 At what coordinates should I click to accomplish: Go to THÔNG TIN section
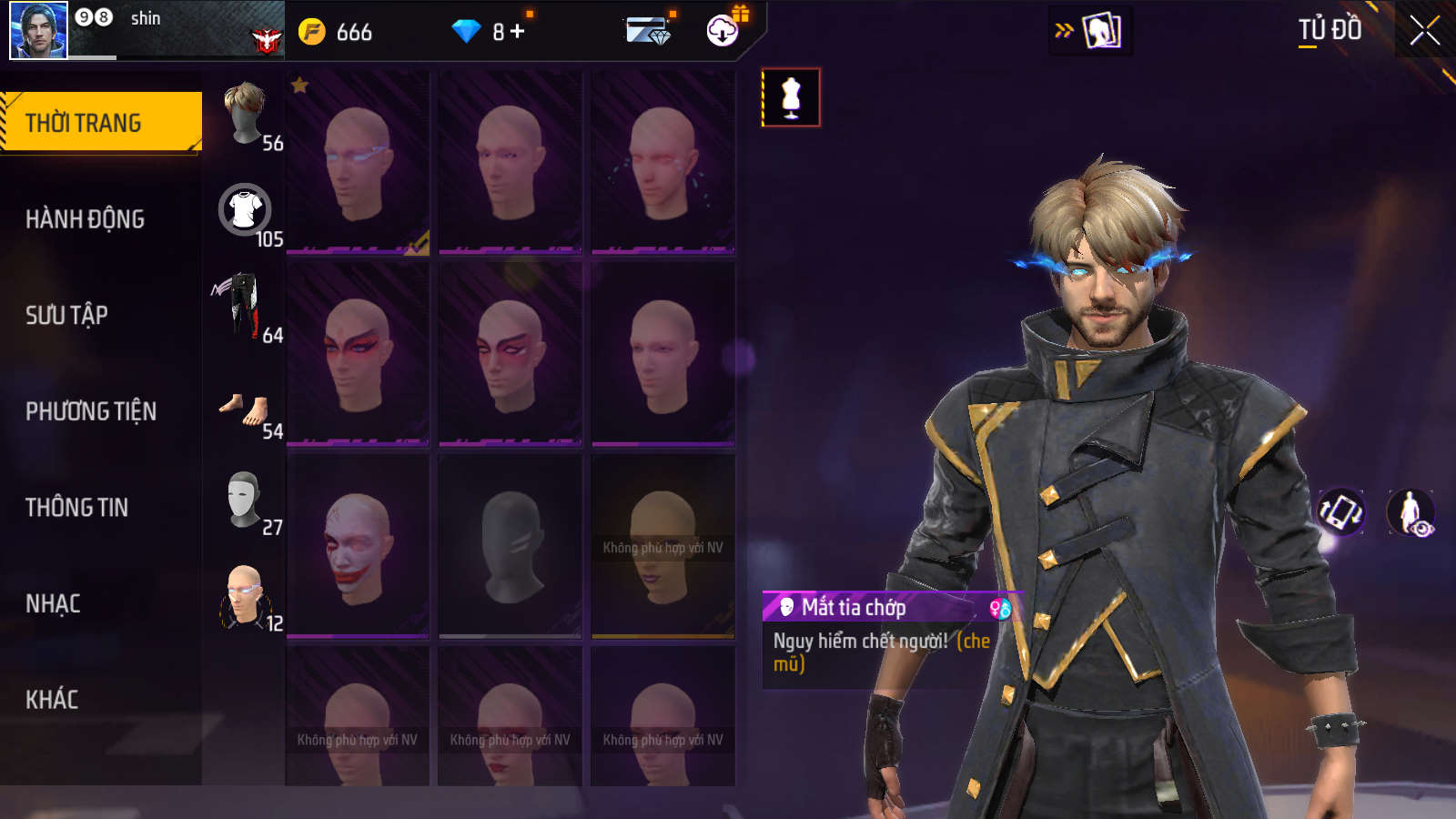coord(76,508)
